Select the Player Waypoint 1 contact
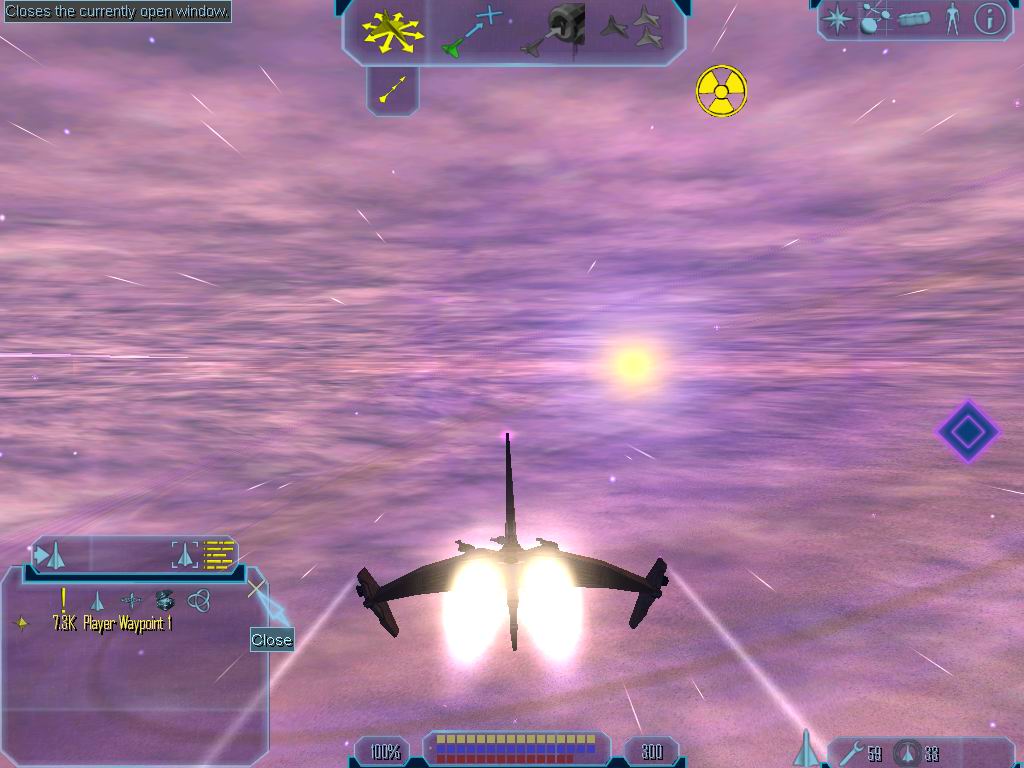 click(x=112, y=623)
